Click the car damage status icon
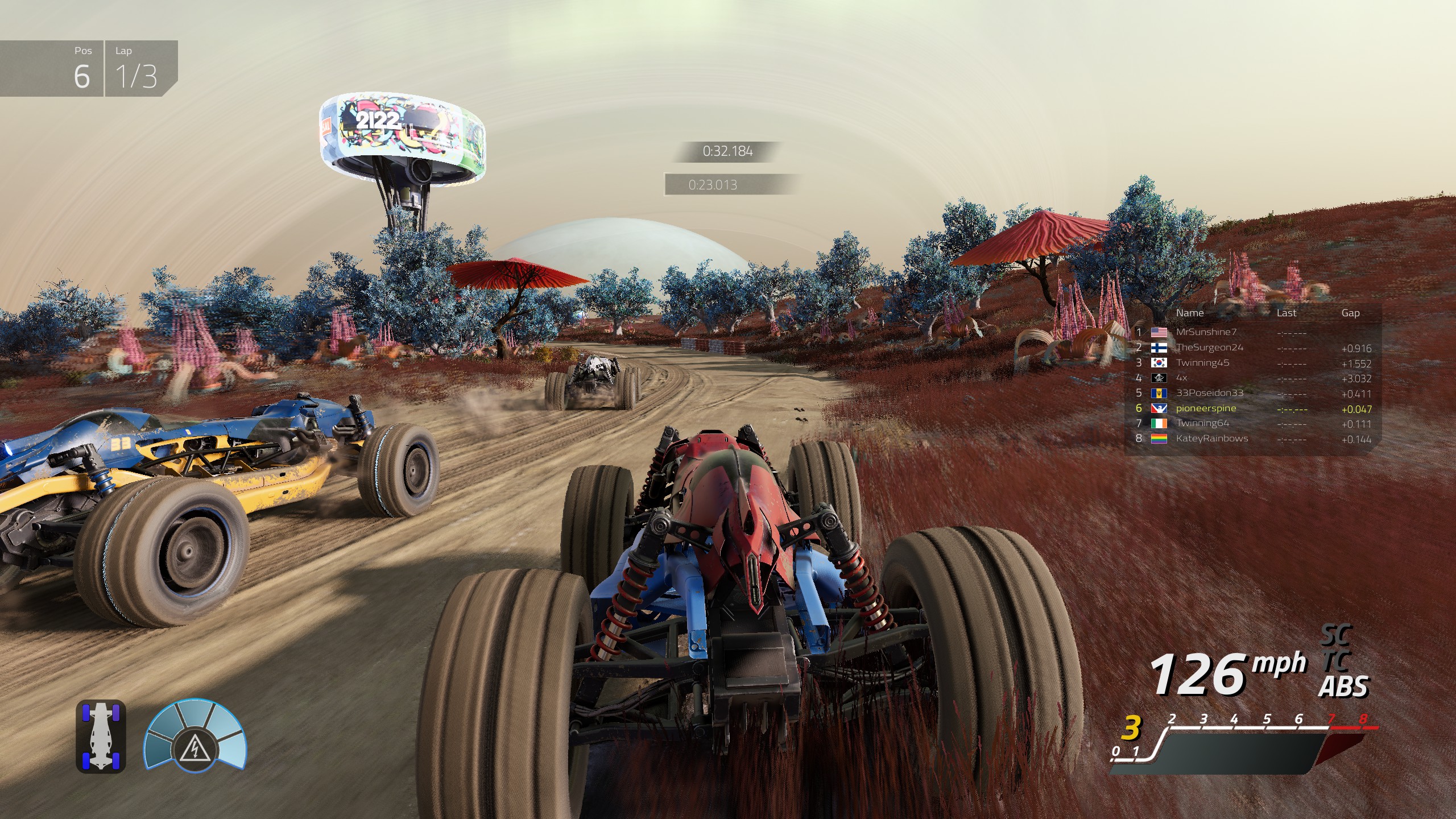The image size is (1456, 819). (101, 737)
